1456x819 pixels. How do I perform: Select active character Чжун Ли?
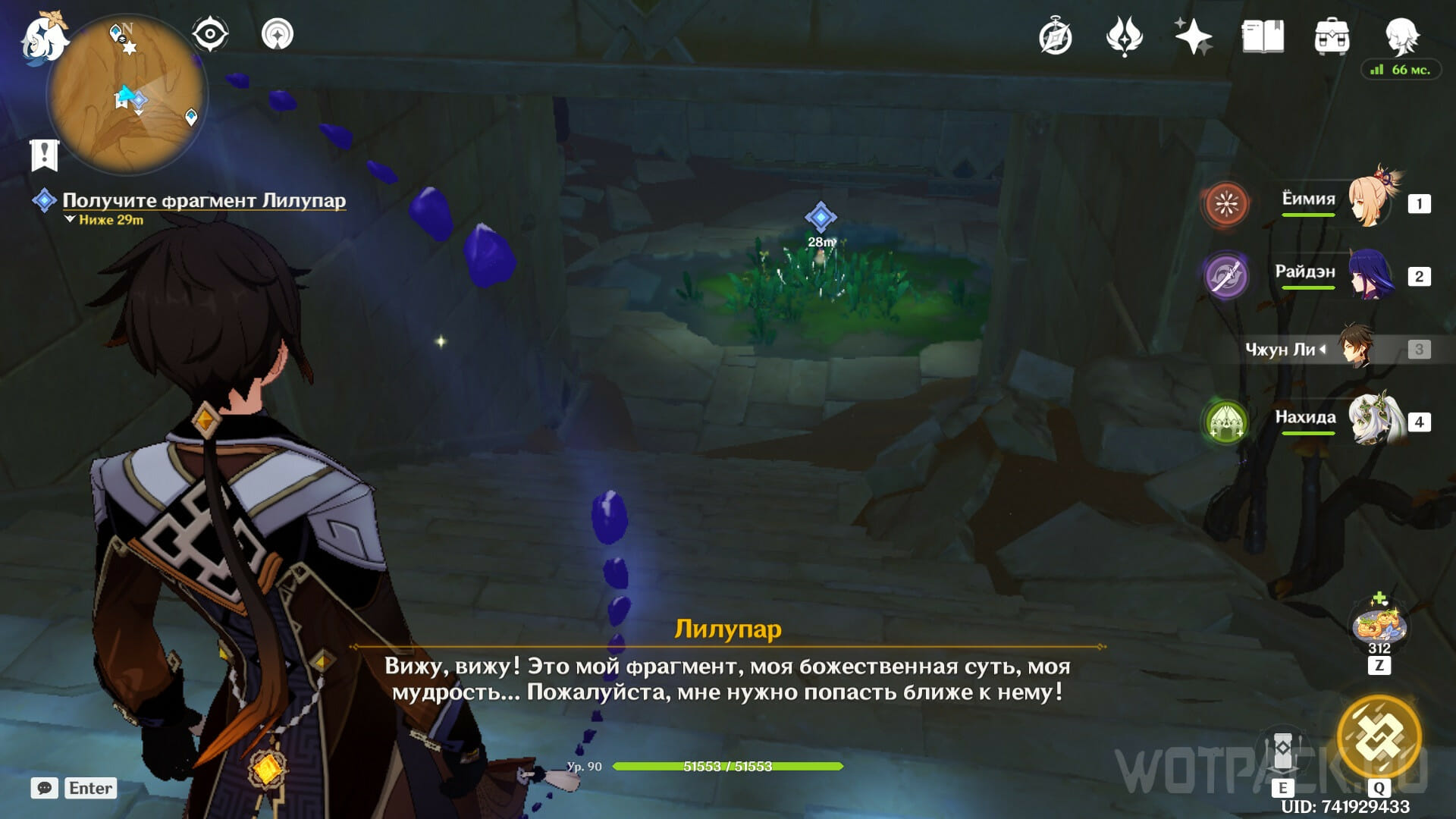click(x=1355, y=349)
